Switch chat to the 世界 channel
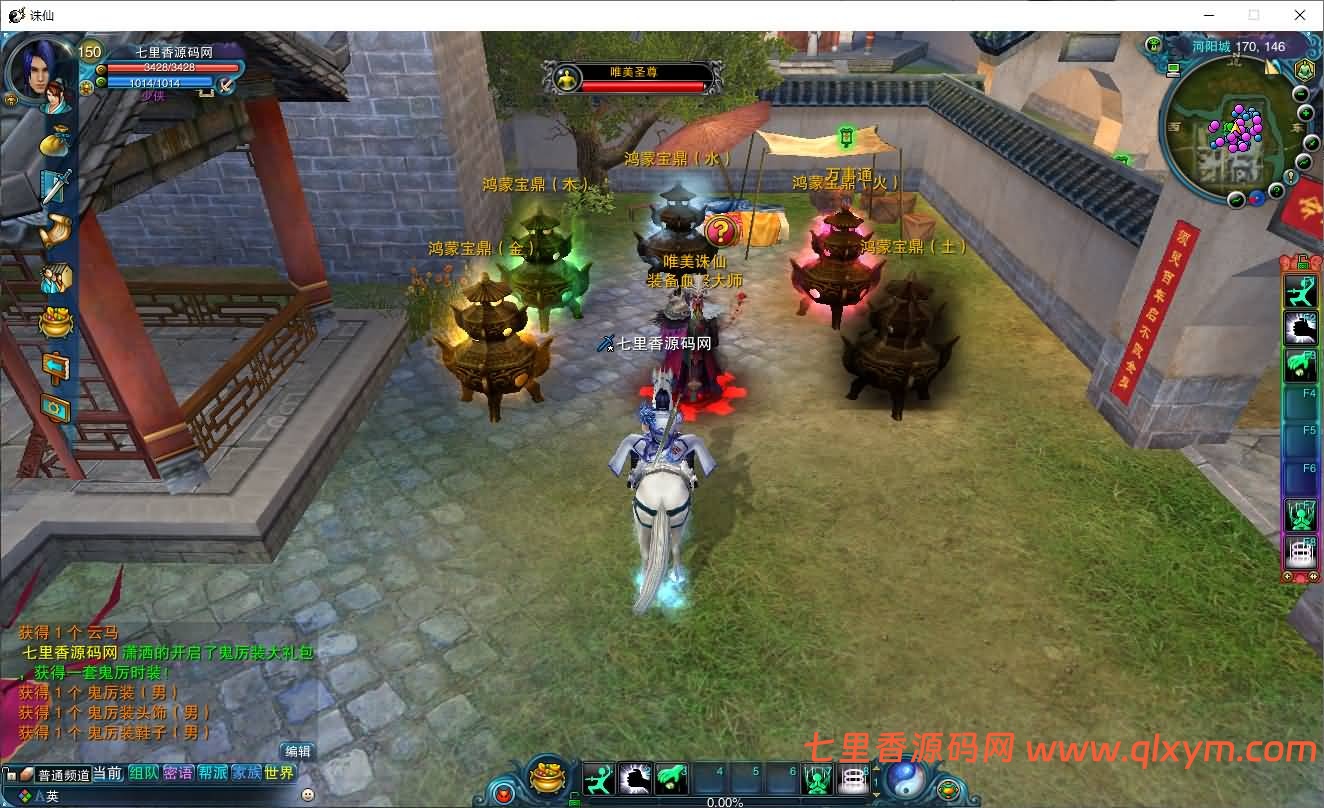1324x808 pixels. [280, 773]
